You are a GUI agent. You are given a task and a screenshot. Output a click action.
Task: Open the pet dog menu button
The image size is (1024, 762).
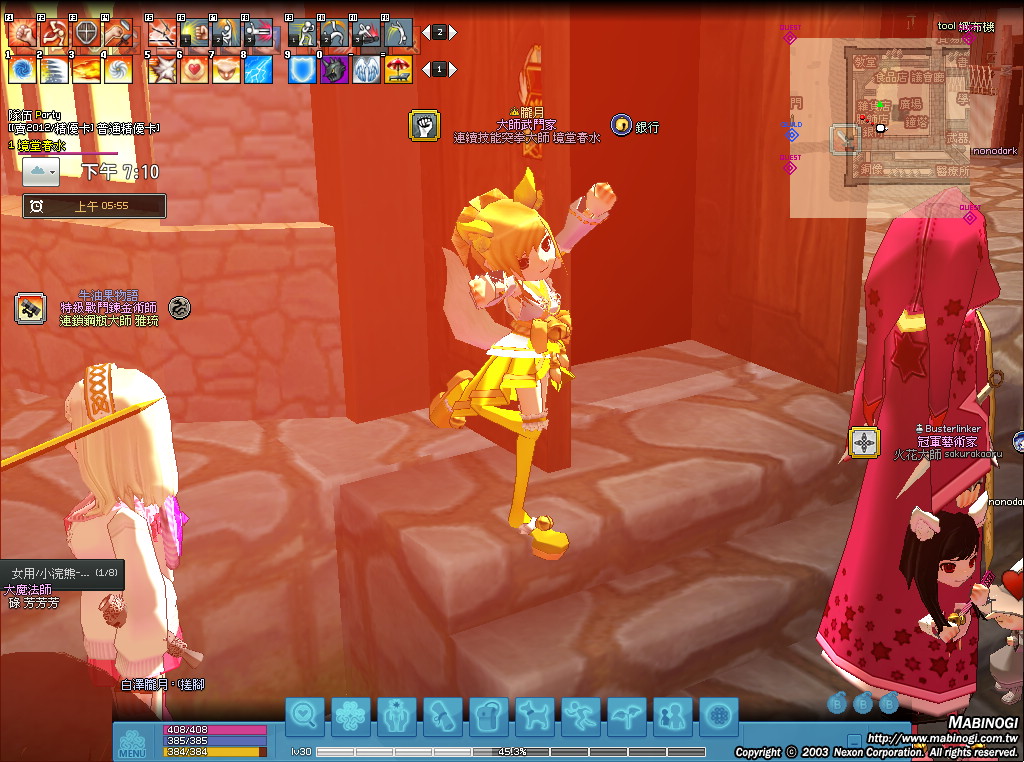point(534,717)
